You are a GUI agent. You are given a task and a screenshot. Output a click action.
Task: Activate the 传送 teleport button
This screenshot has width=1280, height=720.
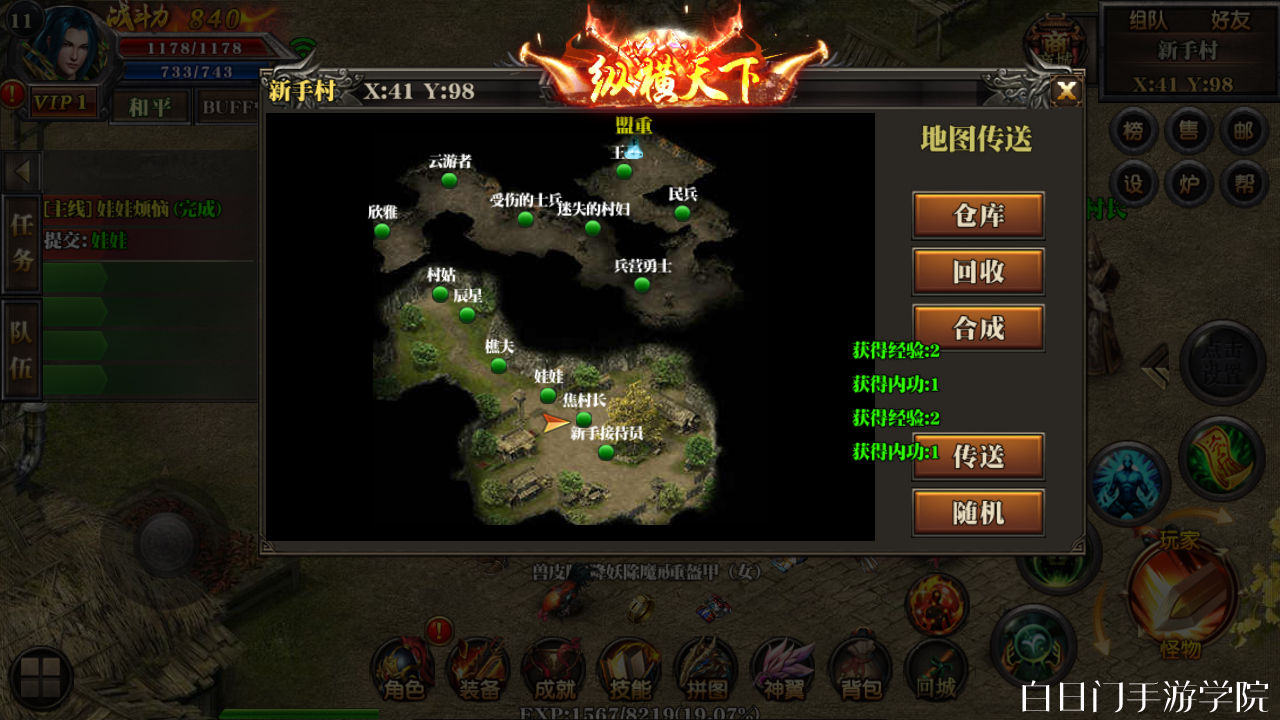coord(978,456)
